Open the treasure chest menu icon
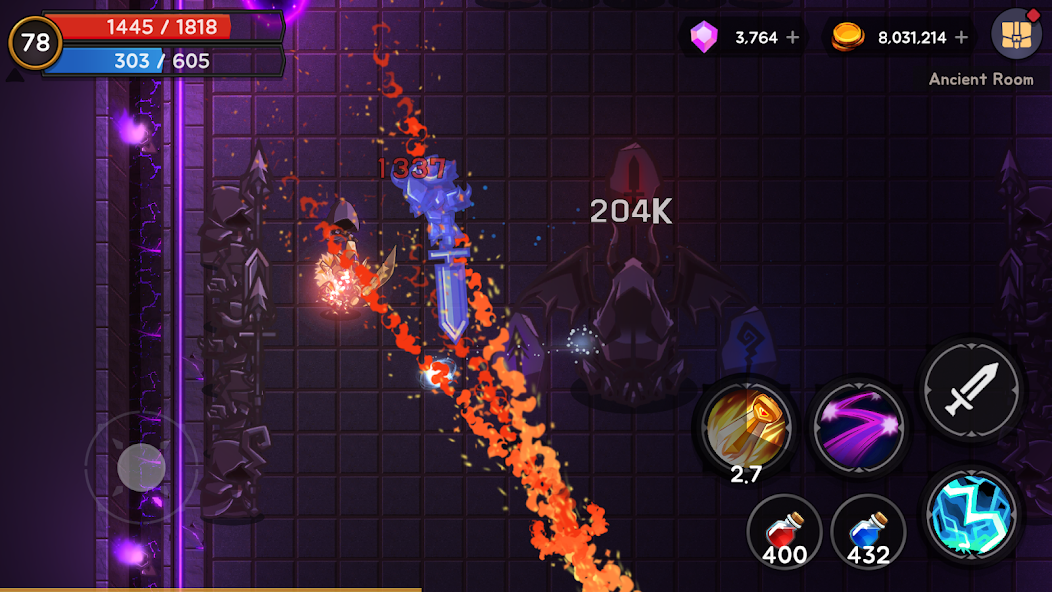This screenshot has width=1052, height=592. 1015,35
